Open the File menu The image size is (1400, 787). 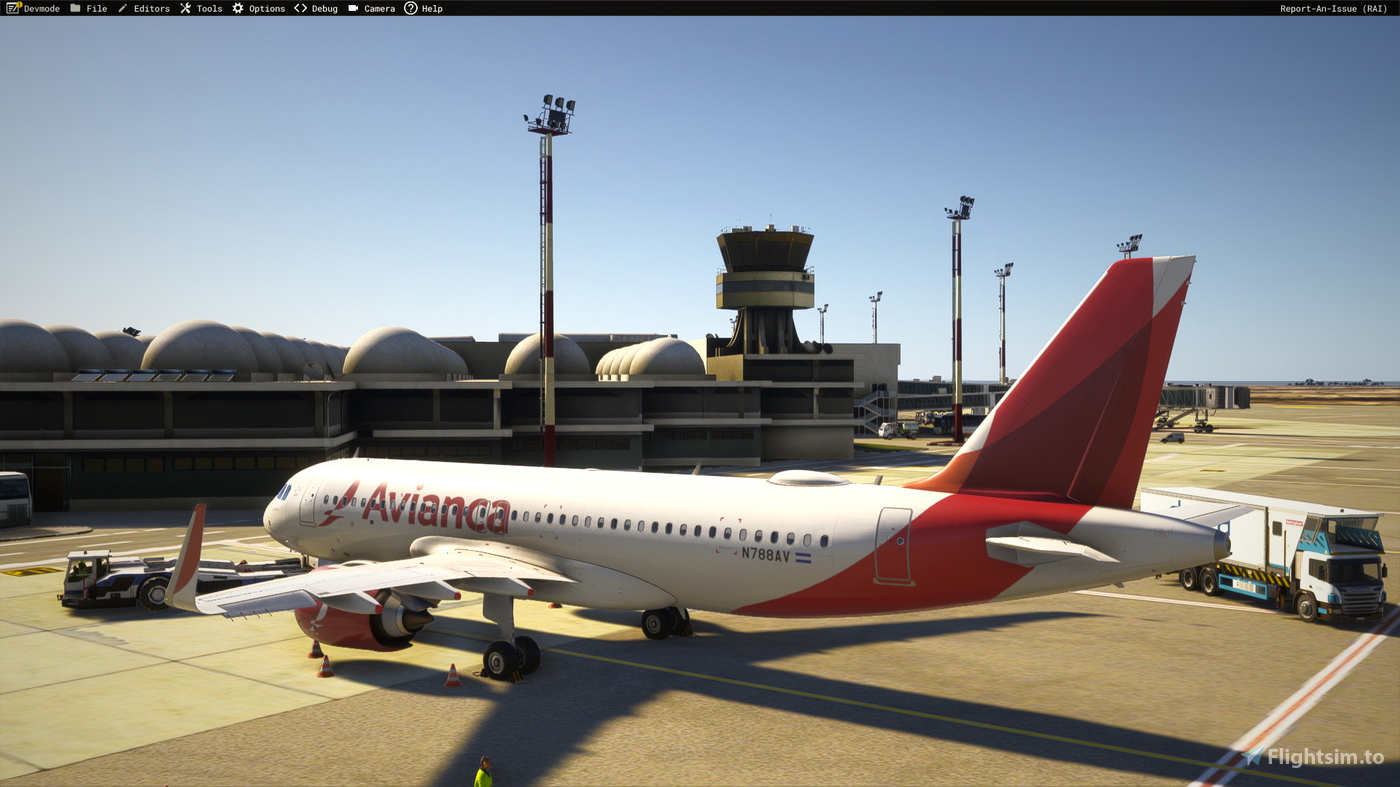click(x=96, y=7)
